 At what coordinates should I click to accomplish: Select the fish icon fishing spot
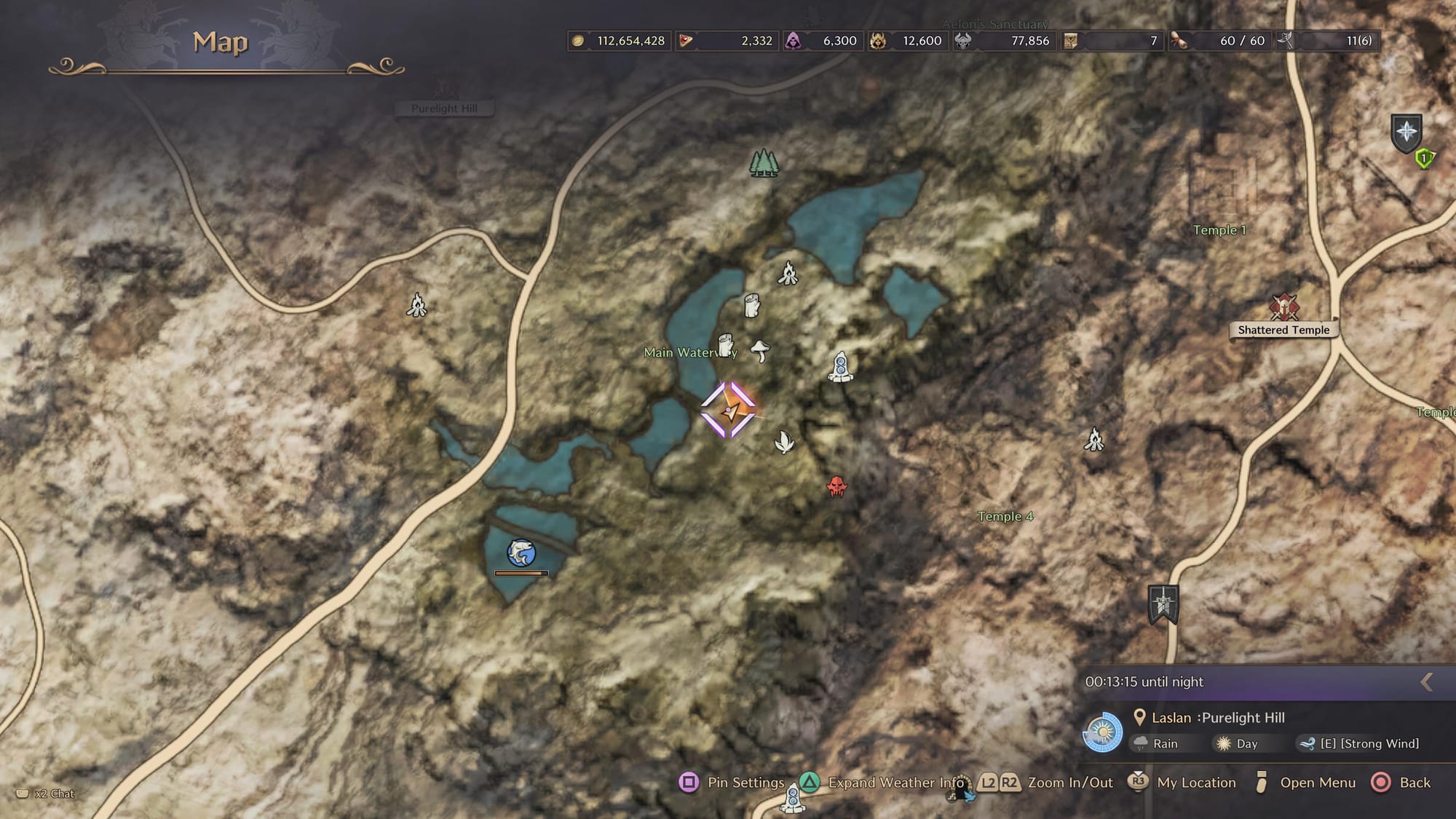click(x=521, y=553)
